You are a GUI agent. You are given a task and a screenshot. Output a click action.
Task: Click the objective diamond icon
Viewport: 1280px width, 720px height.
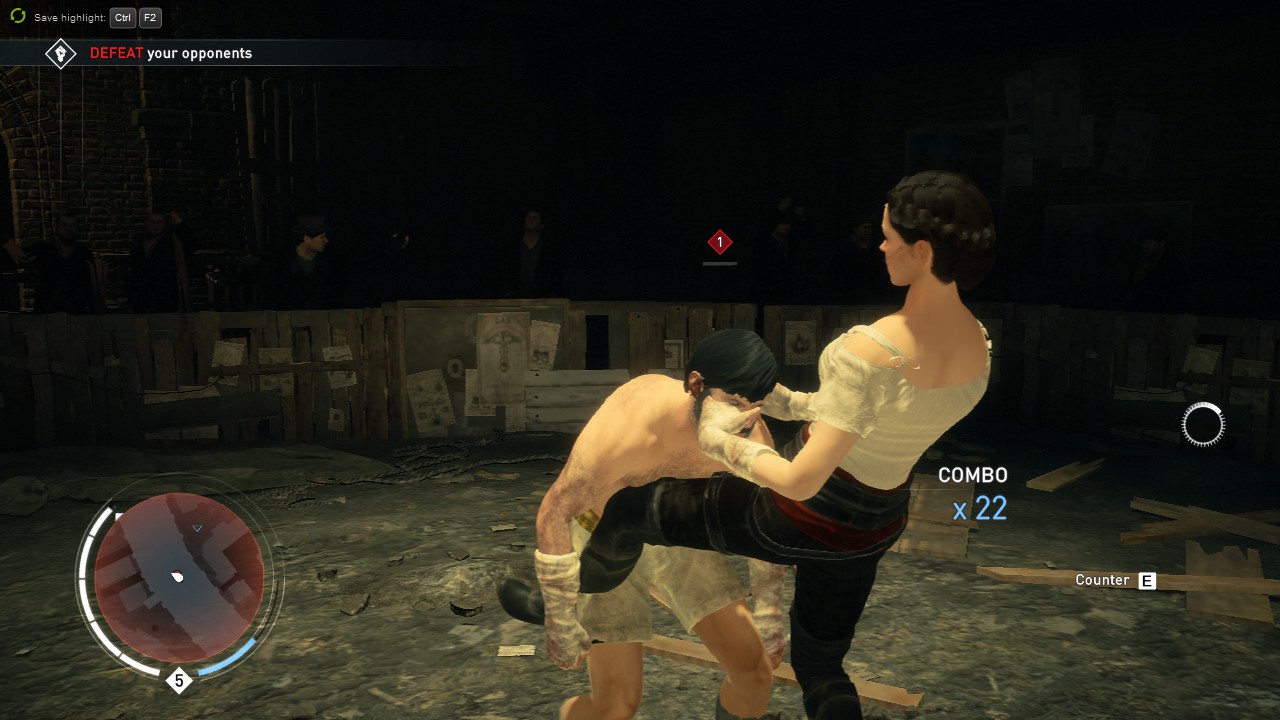pos(61,53)
